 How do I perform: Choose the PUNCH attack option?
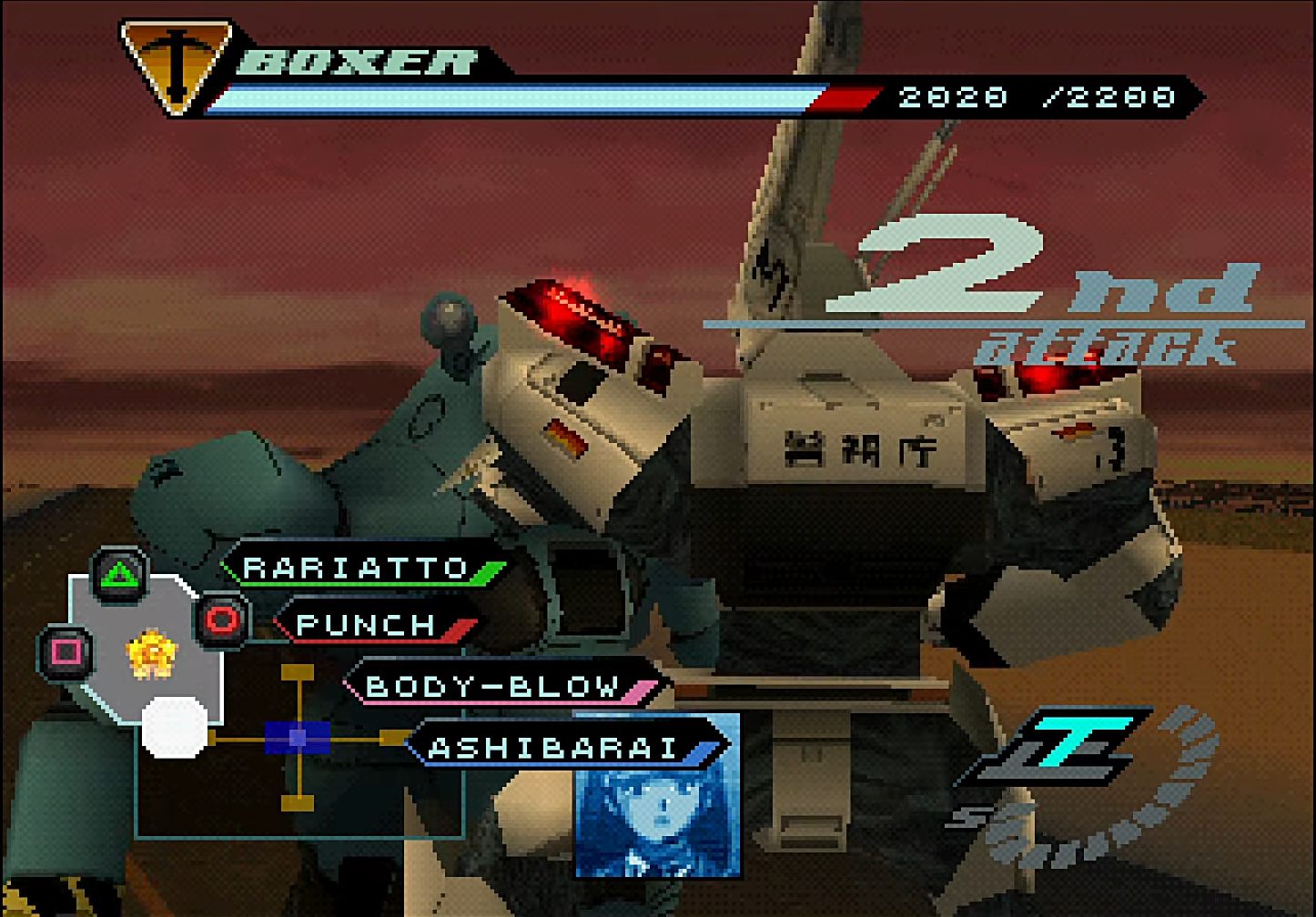coord(367,625)
